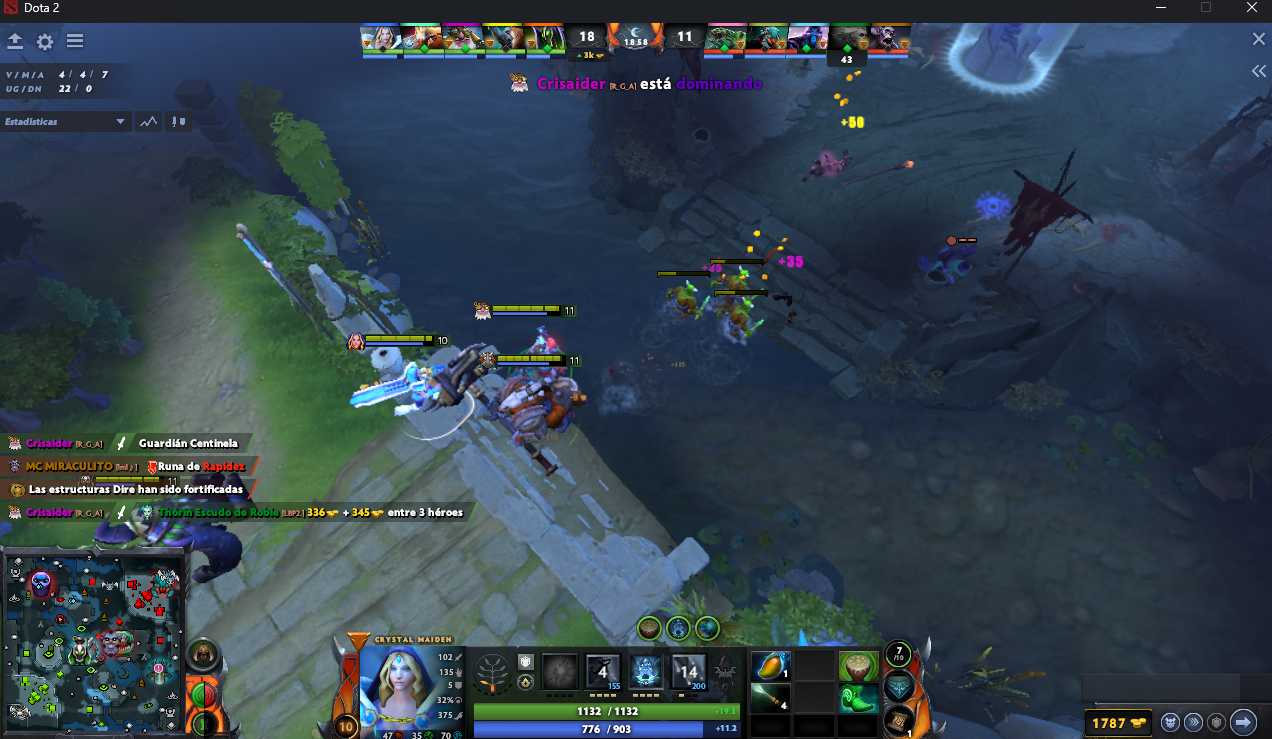Click the minimap
Viewport: 1272px width, 739px height.
coord(93,639)
